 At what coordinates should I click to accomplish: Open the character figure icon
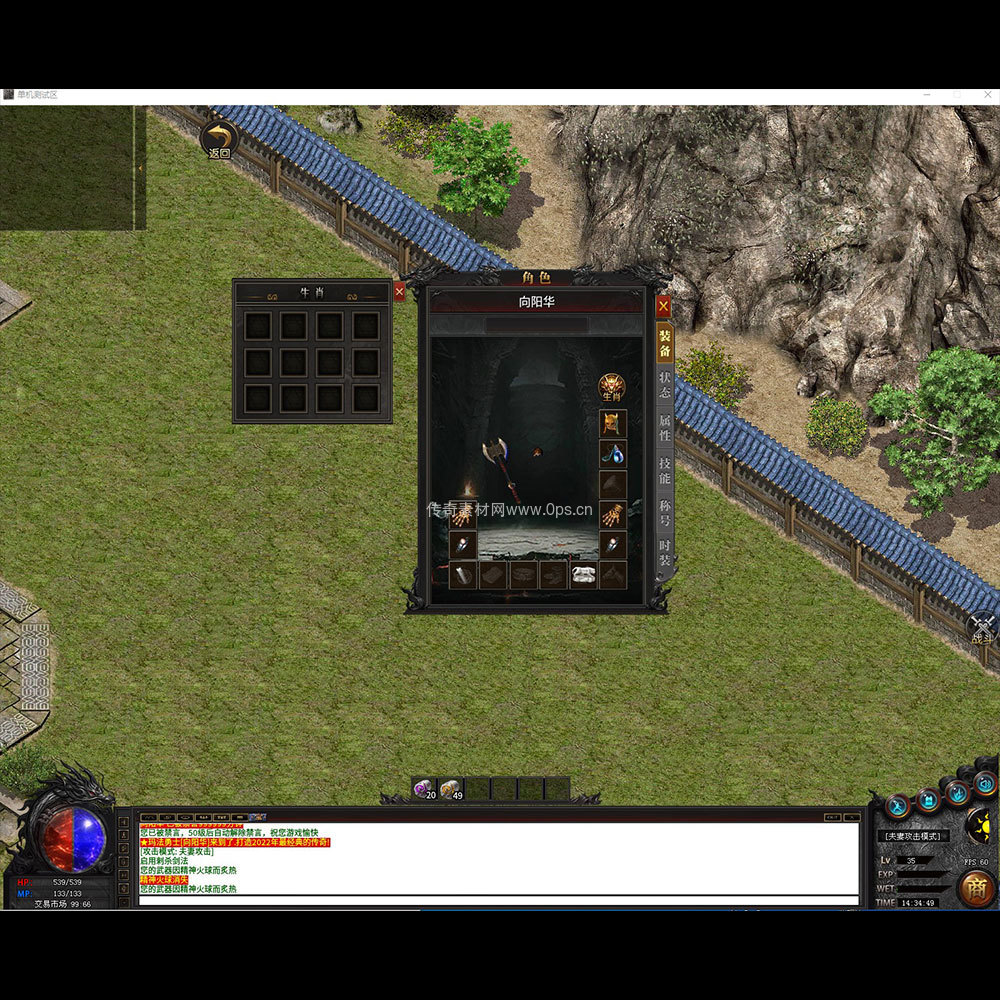898,806
